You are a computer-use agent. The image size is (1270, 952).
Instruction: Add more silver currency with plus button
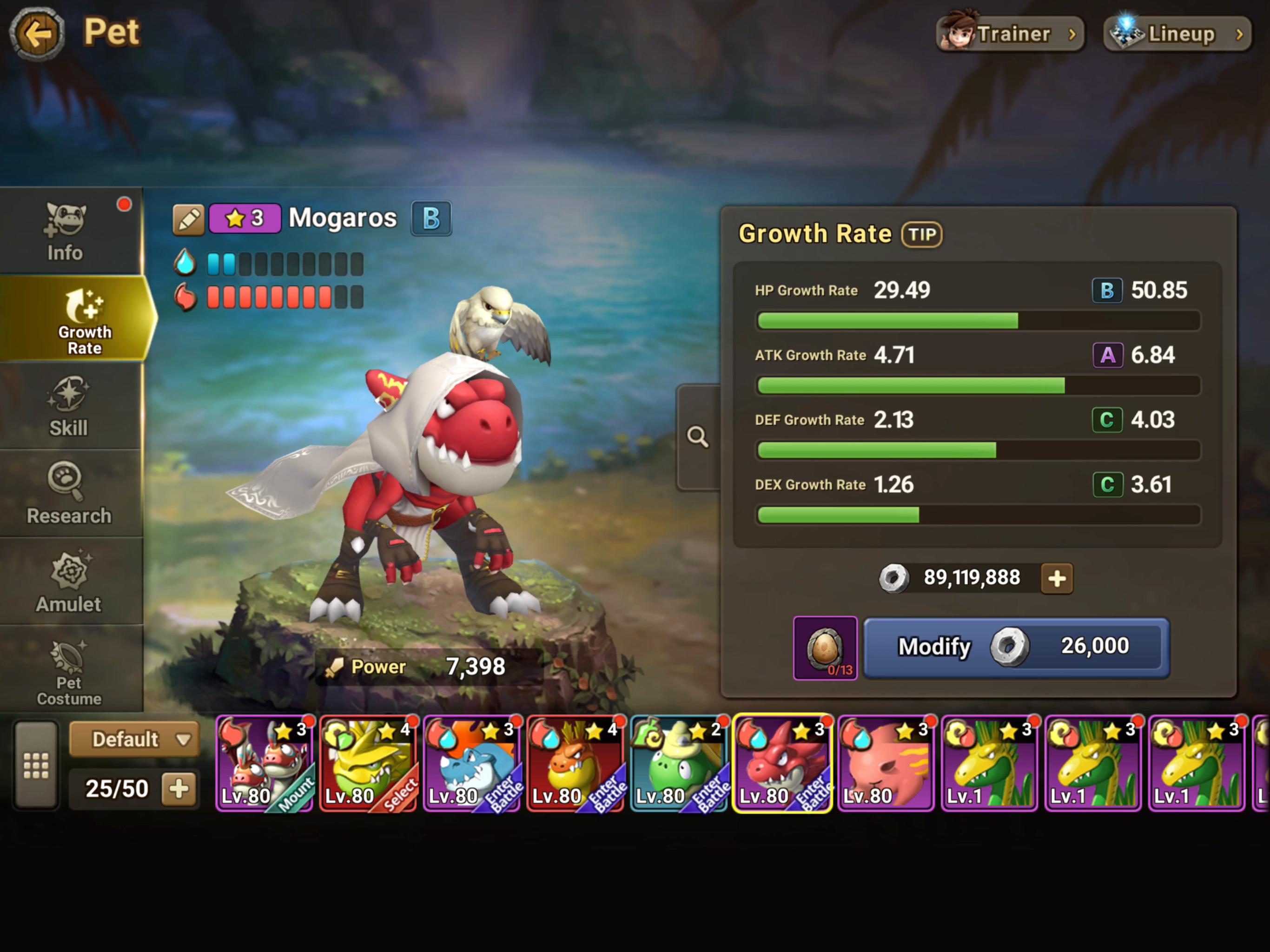pyautogui.click(x=1057, y=578)
